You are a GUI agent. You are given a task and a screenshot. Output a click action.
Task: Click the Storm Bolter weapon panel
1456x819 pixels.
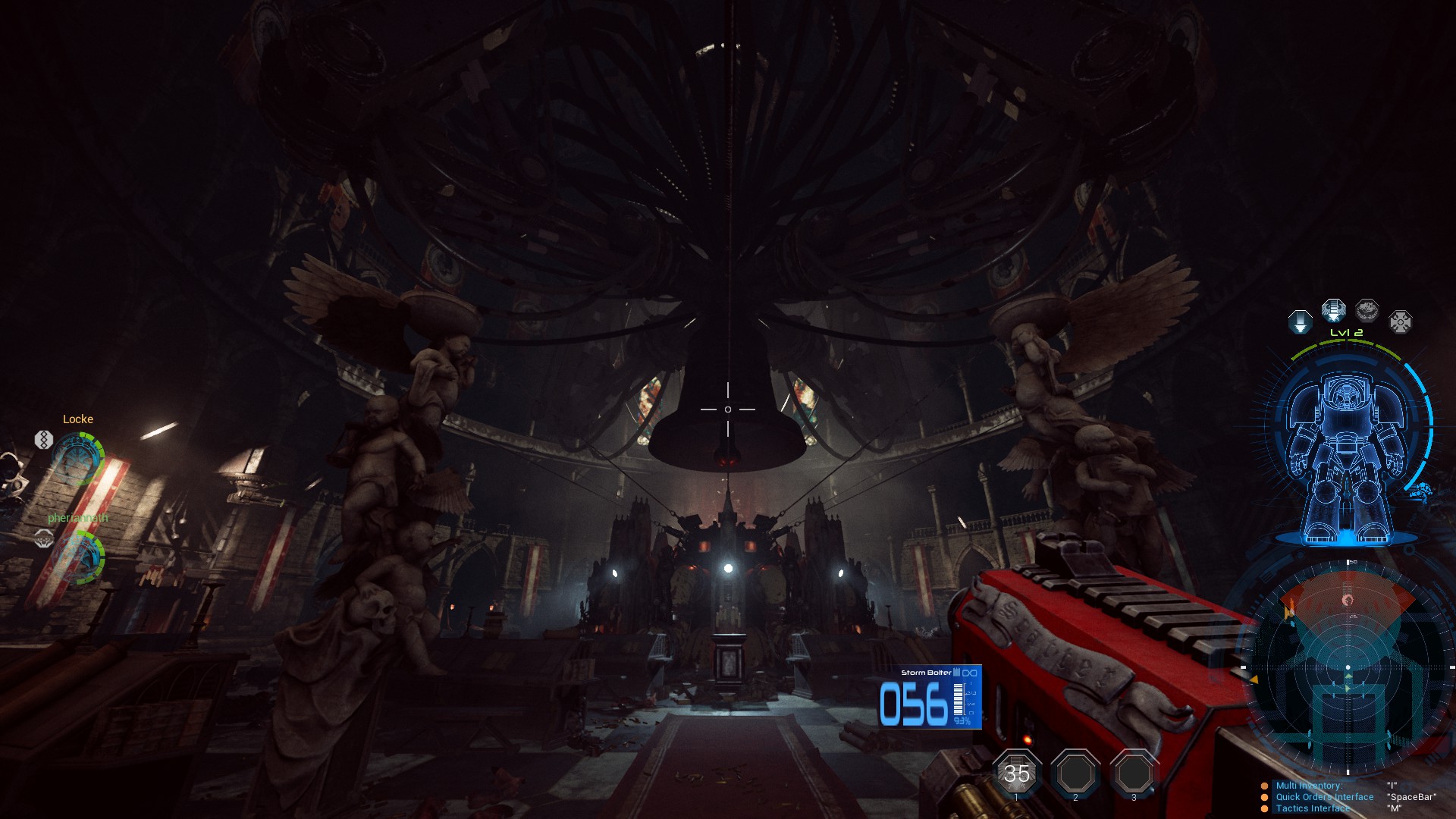930,698
